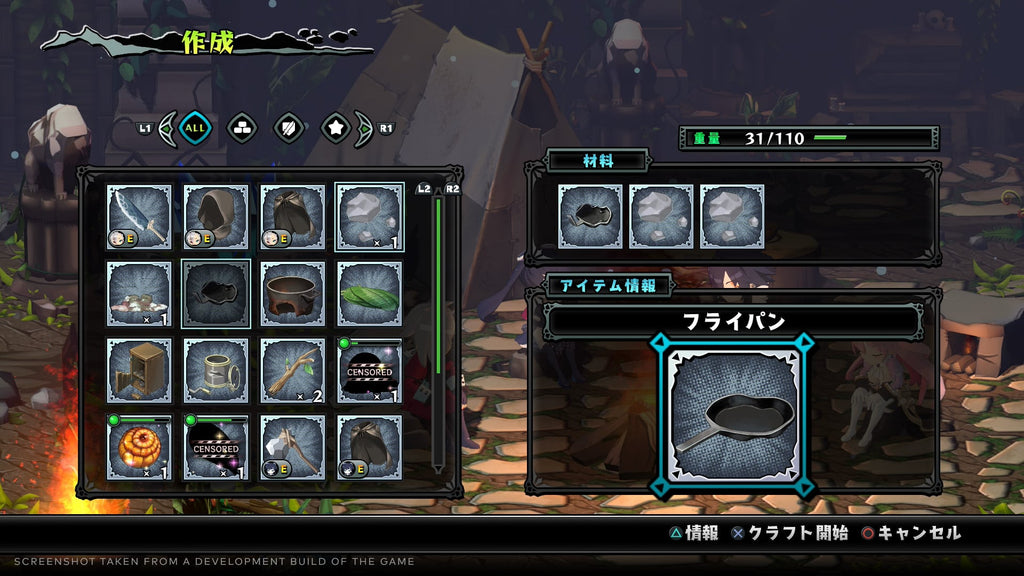Select the wooden branch slot
Viewport: 1024px width, 576px height.
(293, 371)
